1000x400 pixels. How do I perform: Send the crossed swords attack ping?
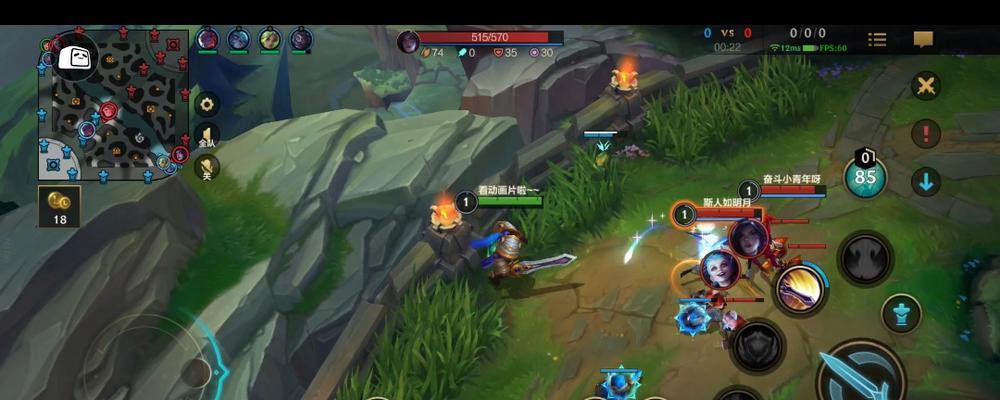tap(927, 85)
